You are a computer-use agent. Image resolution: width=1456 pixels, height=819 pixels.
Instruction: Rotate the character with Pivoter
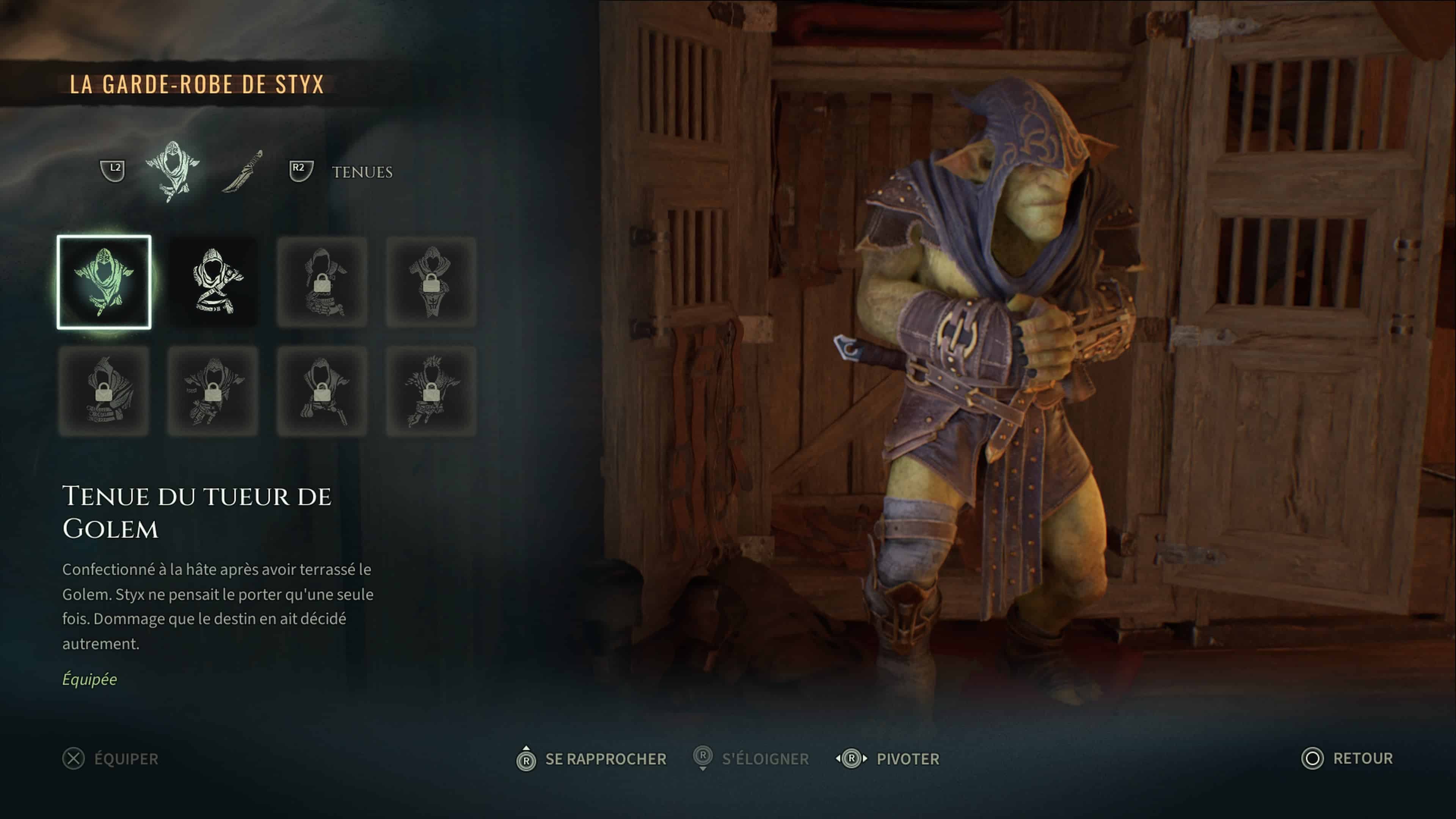pos(887,758)
